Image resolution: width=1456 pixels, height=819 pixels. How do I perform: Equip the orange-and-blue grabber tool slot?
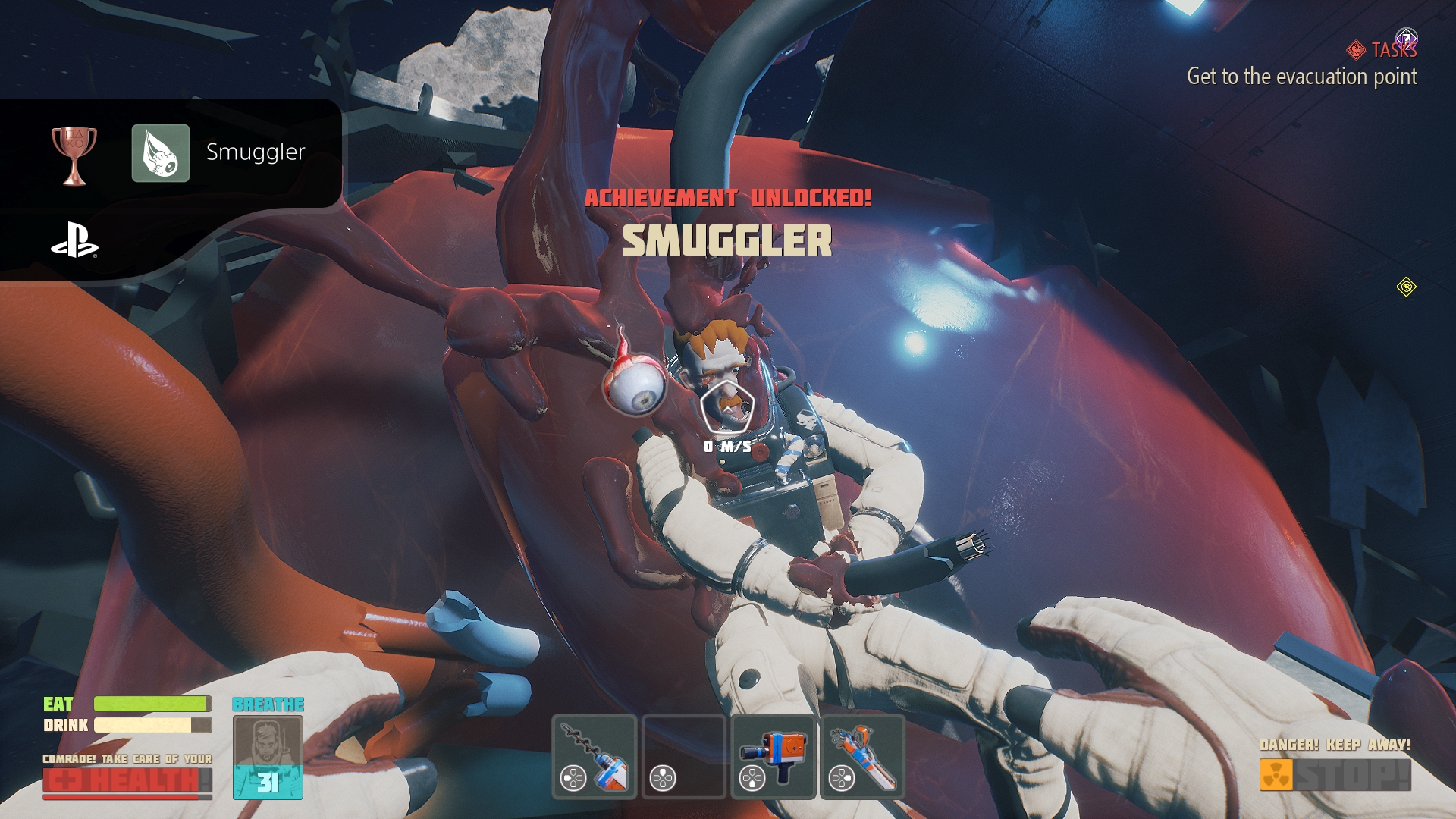pyautogui.click(x=863, y=756)
